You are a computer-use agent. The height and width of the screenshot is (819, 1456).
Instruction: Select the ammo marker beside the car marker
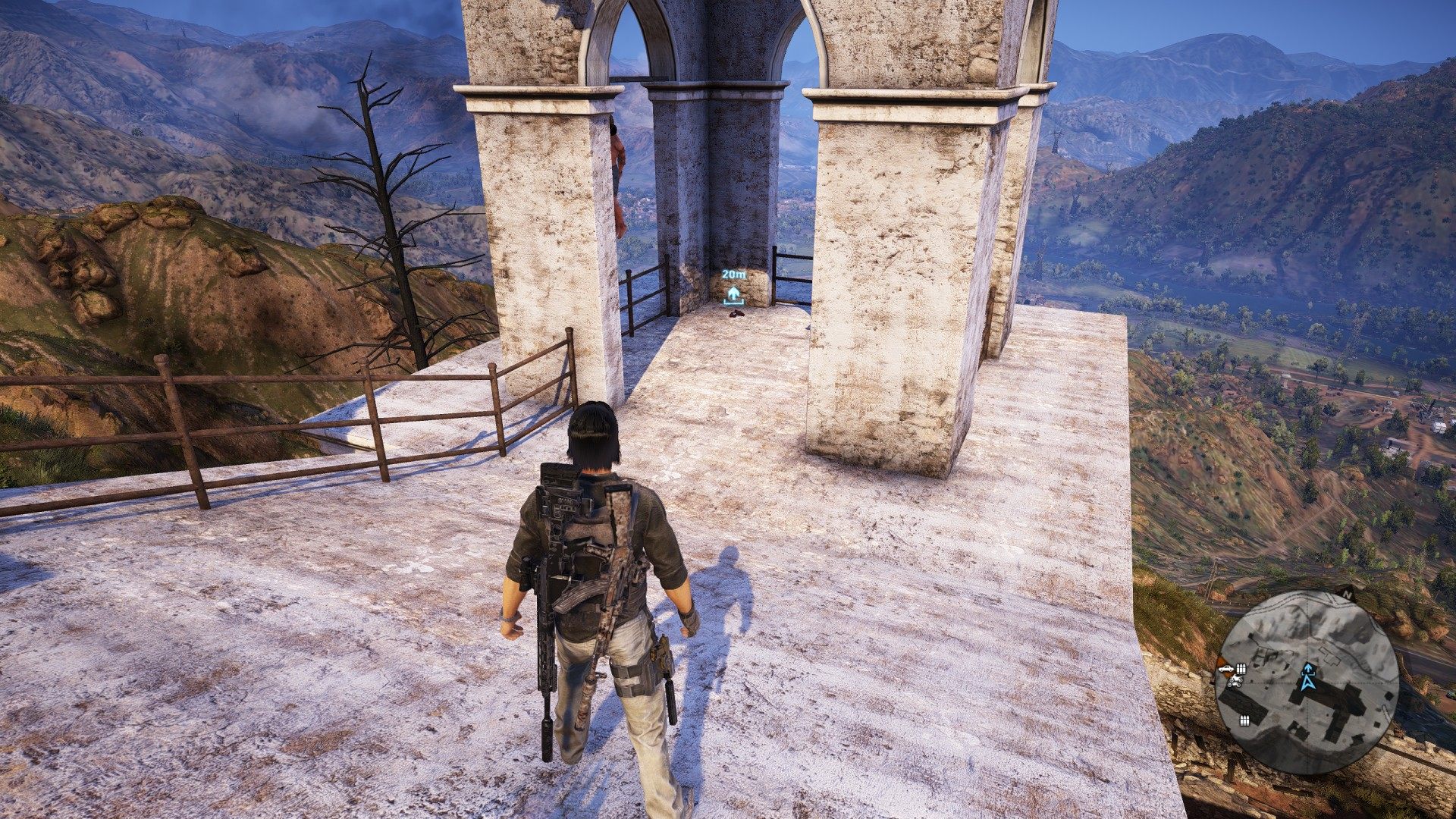(x=1241, y=668)
